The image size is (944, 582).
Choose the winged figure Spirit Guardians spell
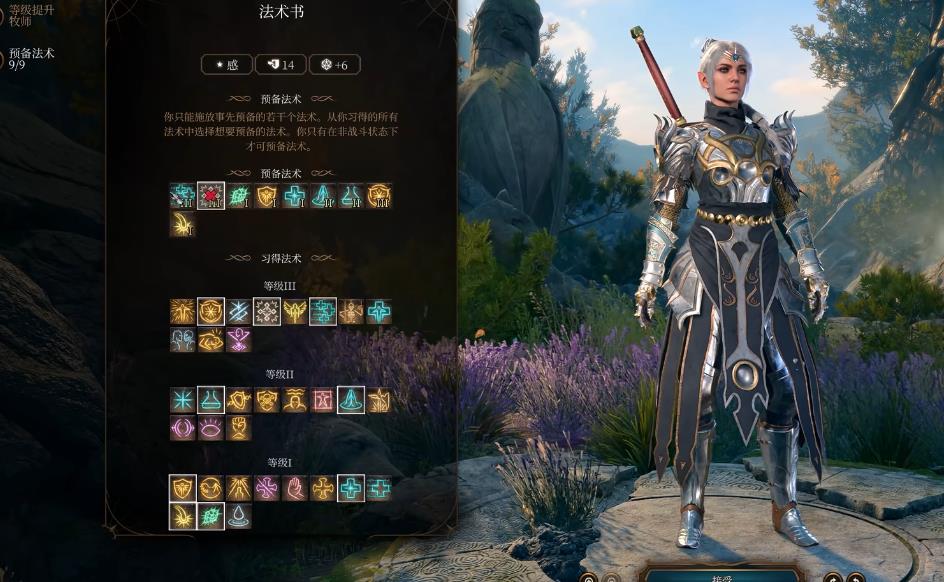(x=294, y=312)
